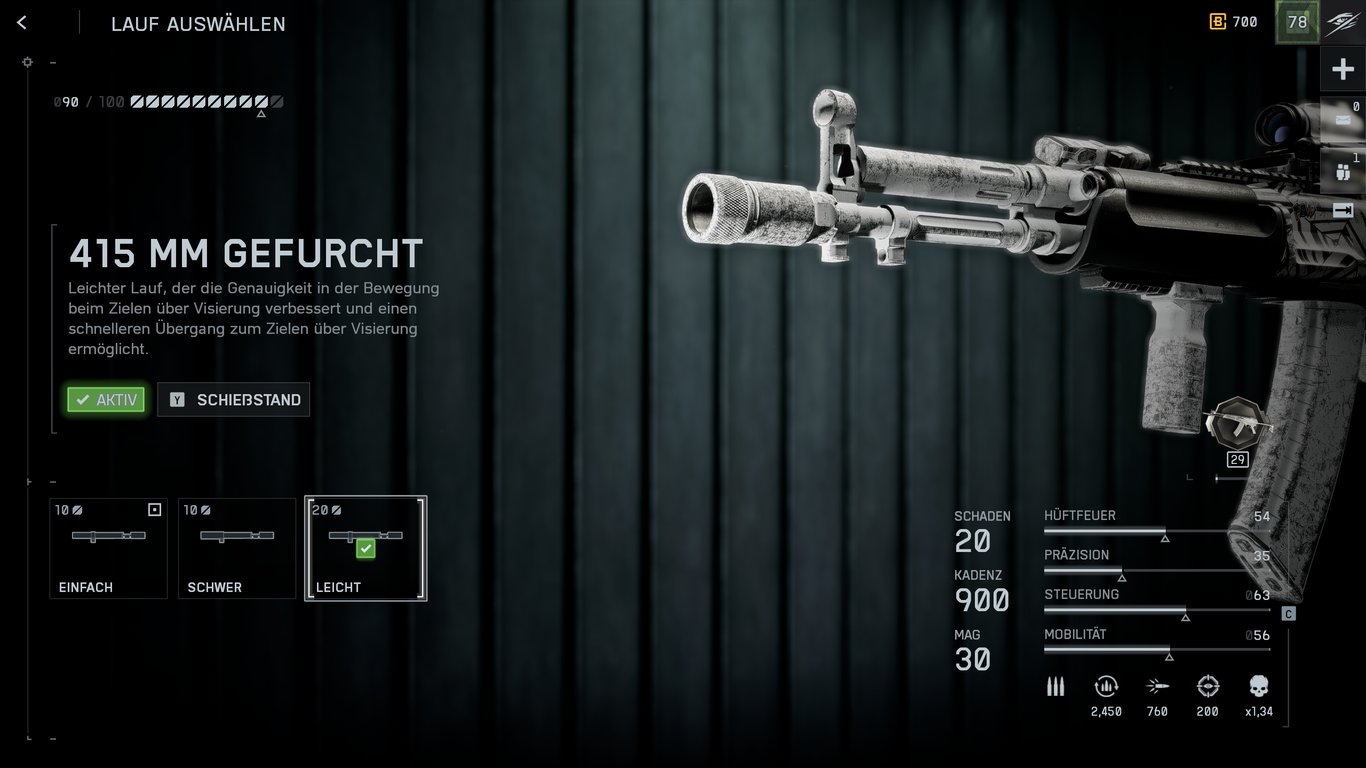This screenshot has height=768, width=1366.
Task: Select the ammo reload stat icon showing 2,450
Action: click(x=1107, y=687)
